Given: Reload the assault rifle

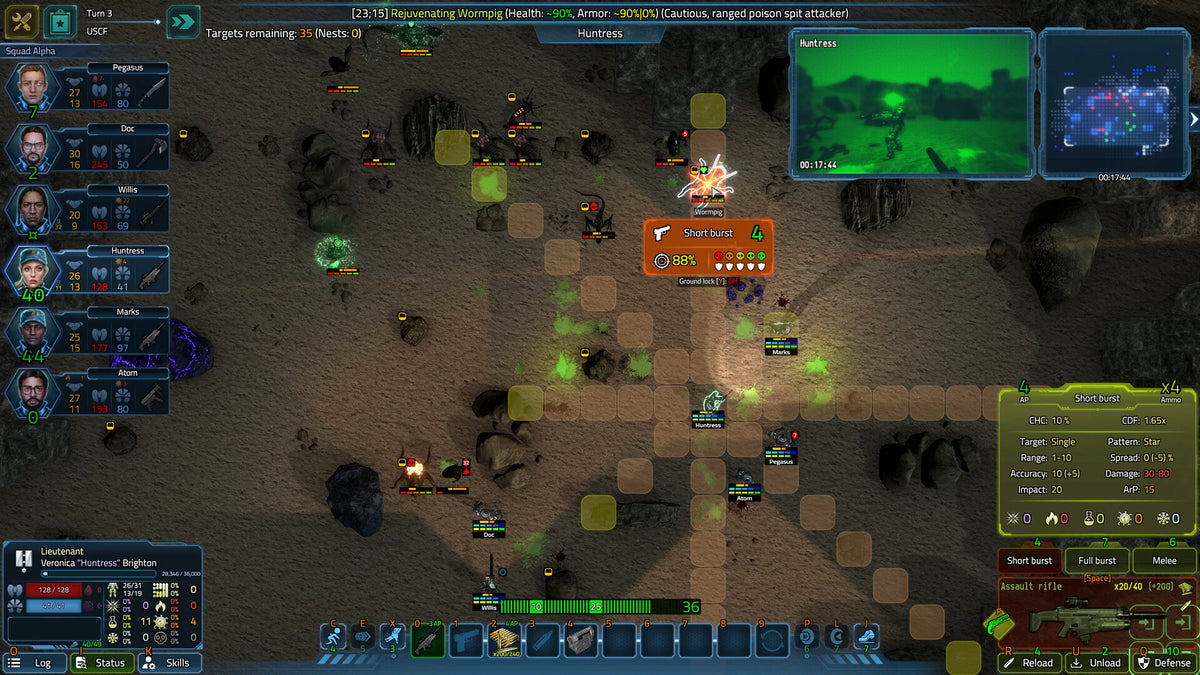Looking at the screenshot, I should [x=1030, y=662].
